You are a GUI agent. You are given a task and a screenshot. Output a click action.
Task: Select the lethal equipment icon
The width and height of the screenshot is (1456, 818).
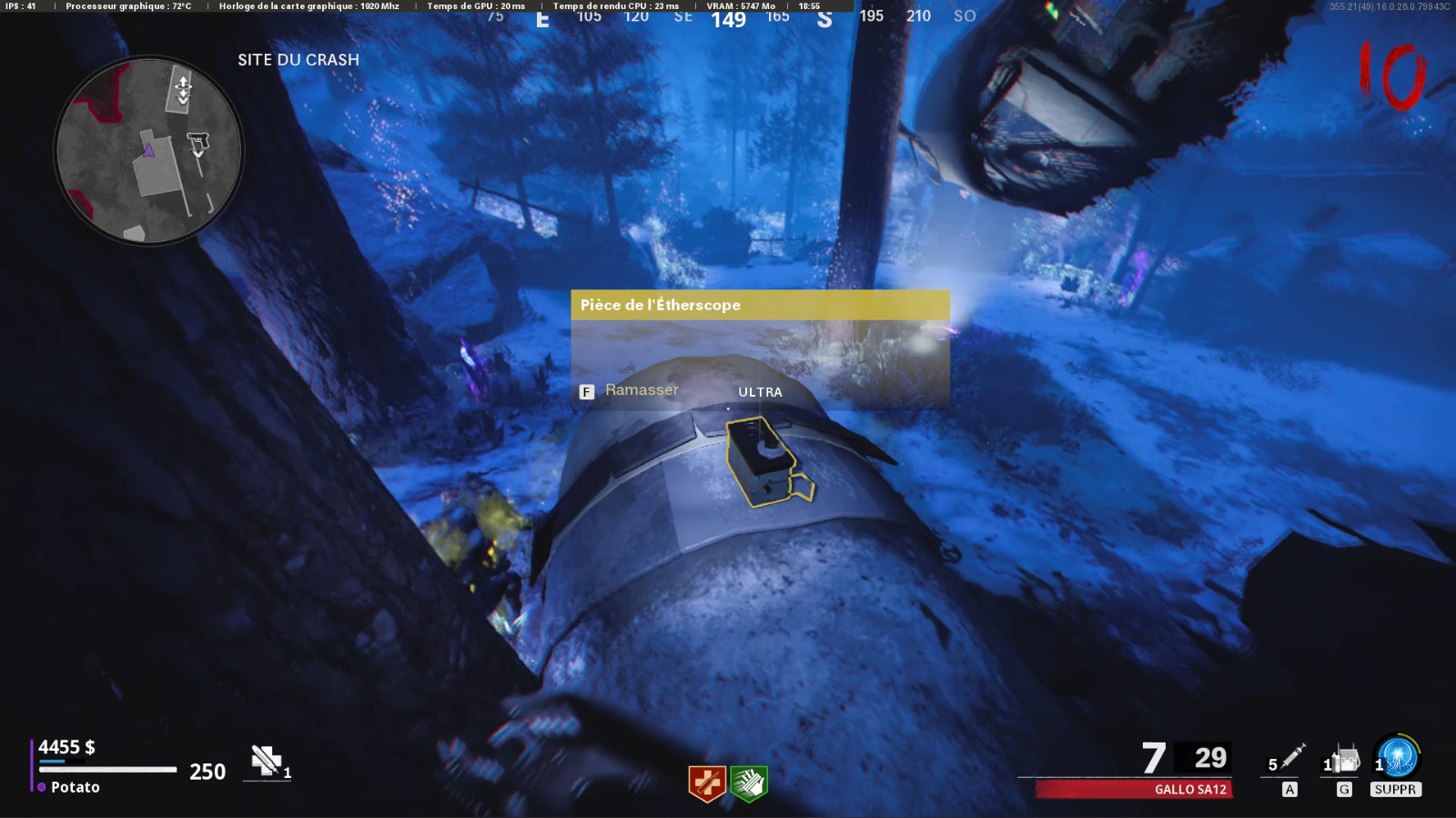(x=1346, y=759)
